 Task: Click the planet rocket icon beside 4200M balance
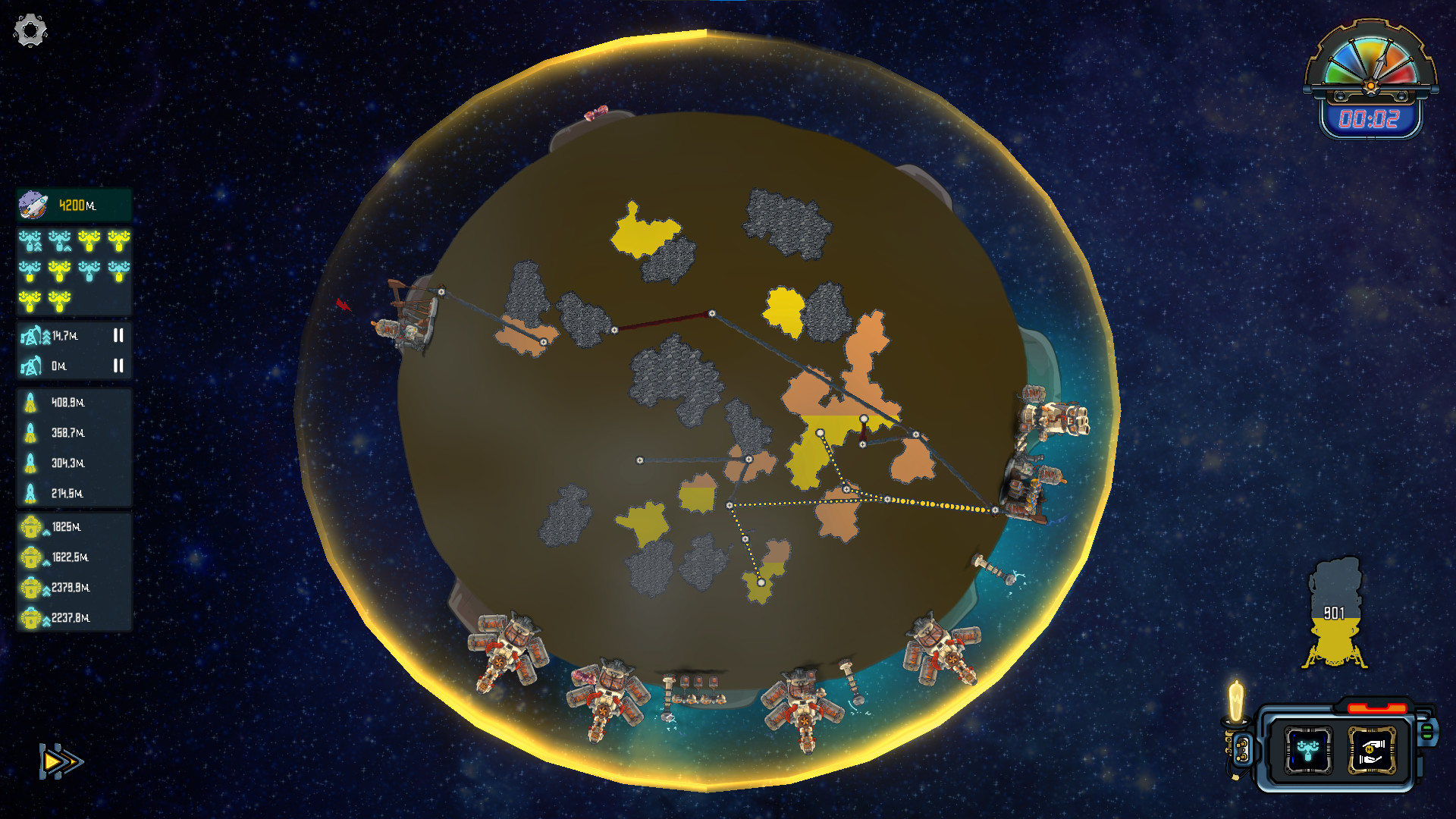(32, 203)
